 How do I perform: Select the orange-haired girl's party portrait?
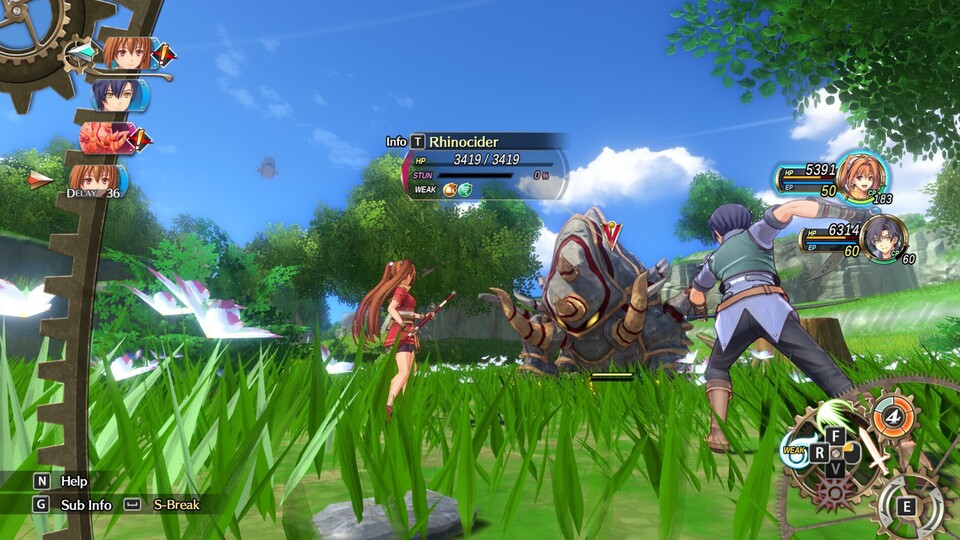[x=861, y=175]
